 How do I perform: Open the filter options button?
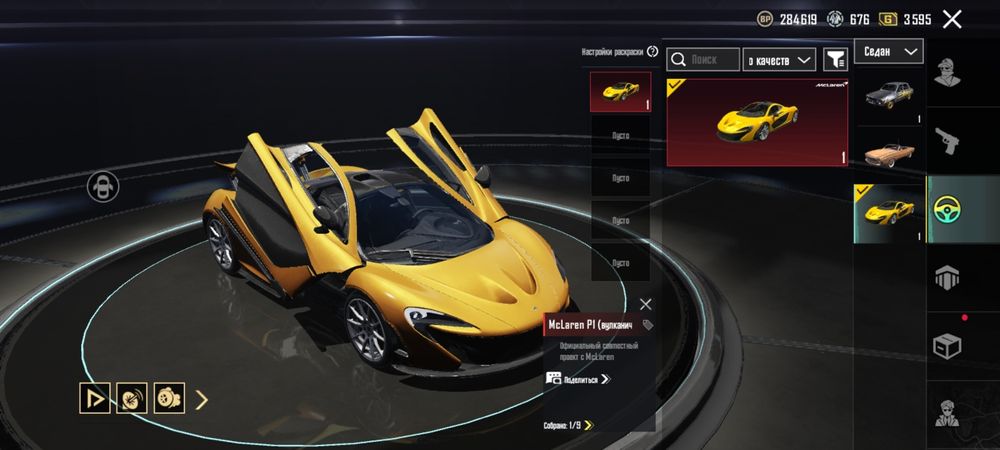click(835, 60)
